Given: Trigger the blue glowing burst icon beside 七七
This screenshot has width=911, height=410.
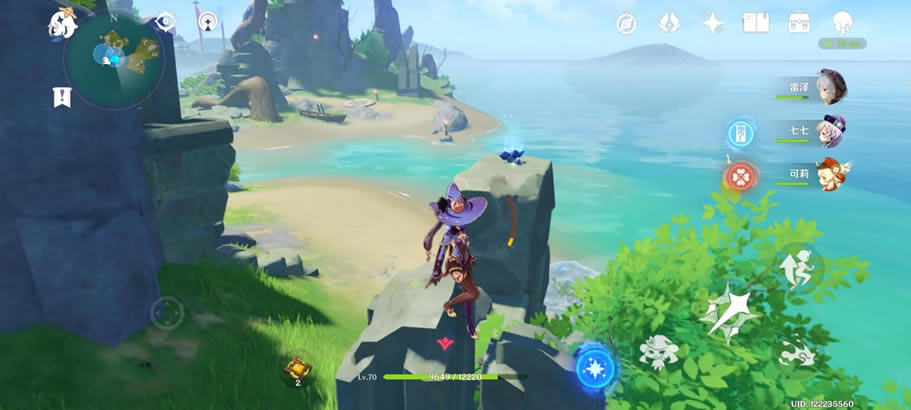Looking at the screenshot, I should point(740,133).
